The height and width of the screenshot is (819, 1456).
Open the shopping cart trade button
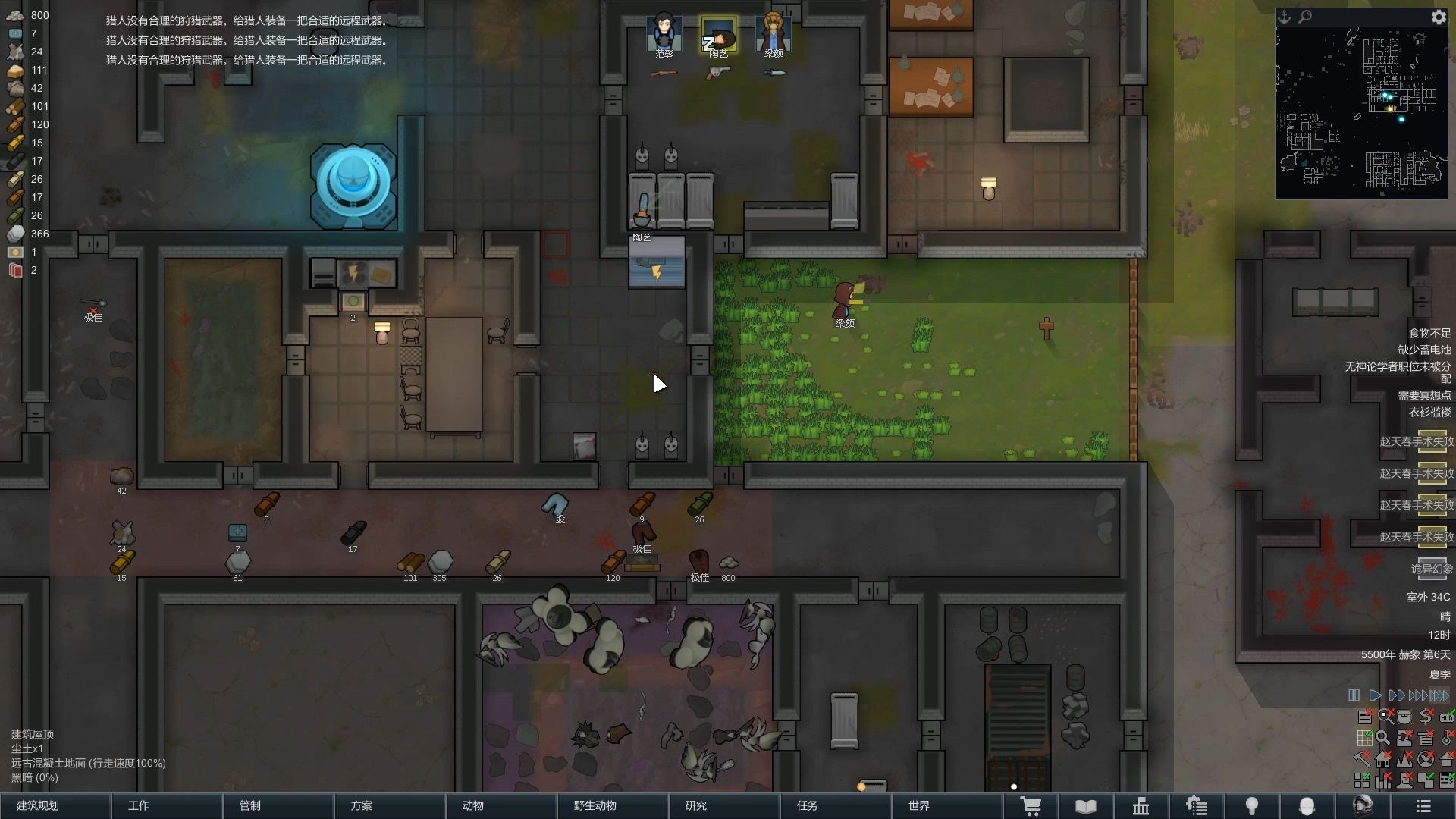tap(1031, 806)
